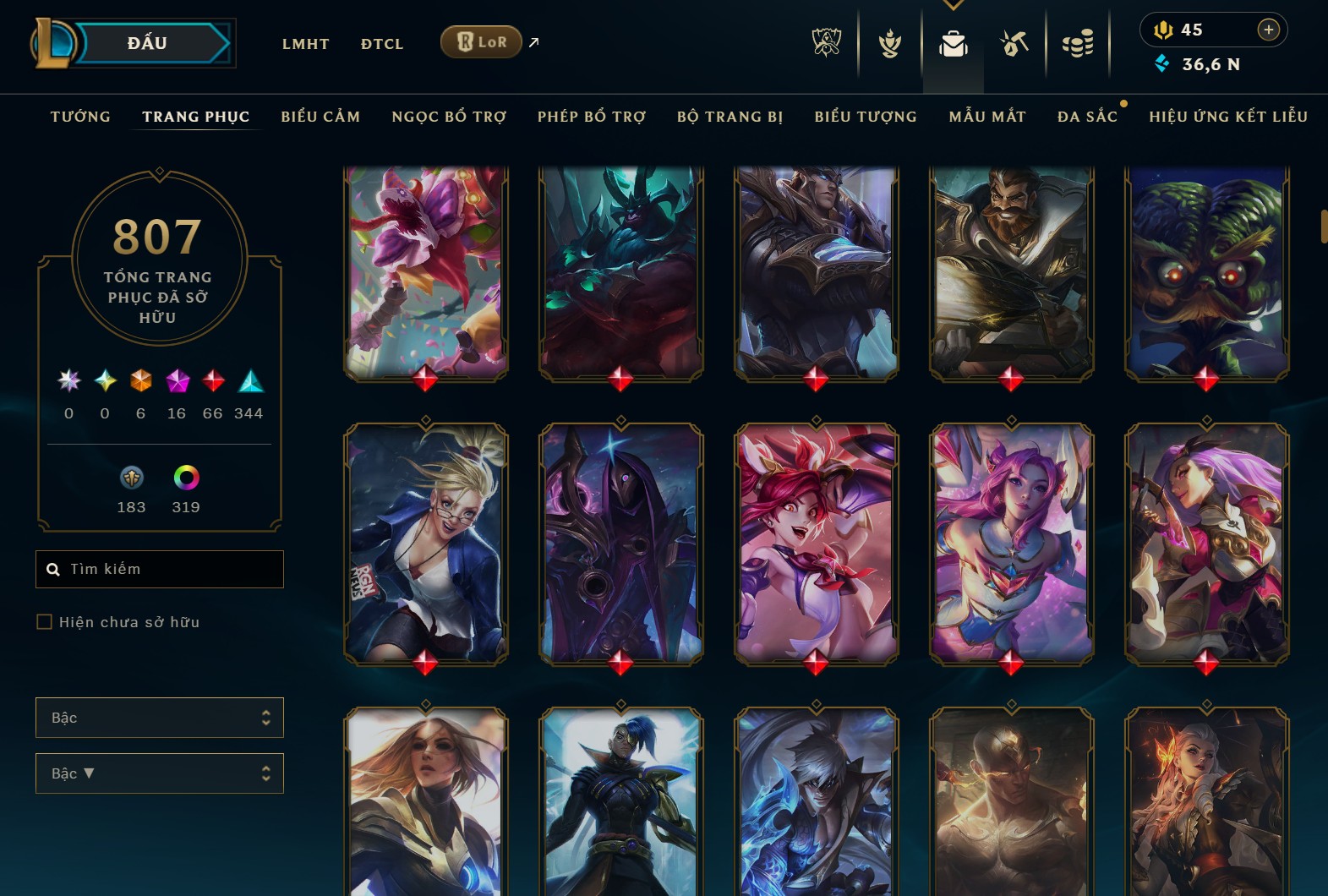Select the Collection briefcase icon
The width and height of the screenshot is (1328, 896).
tap(953, 44)
